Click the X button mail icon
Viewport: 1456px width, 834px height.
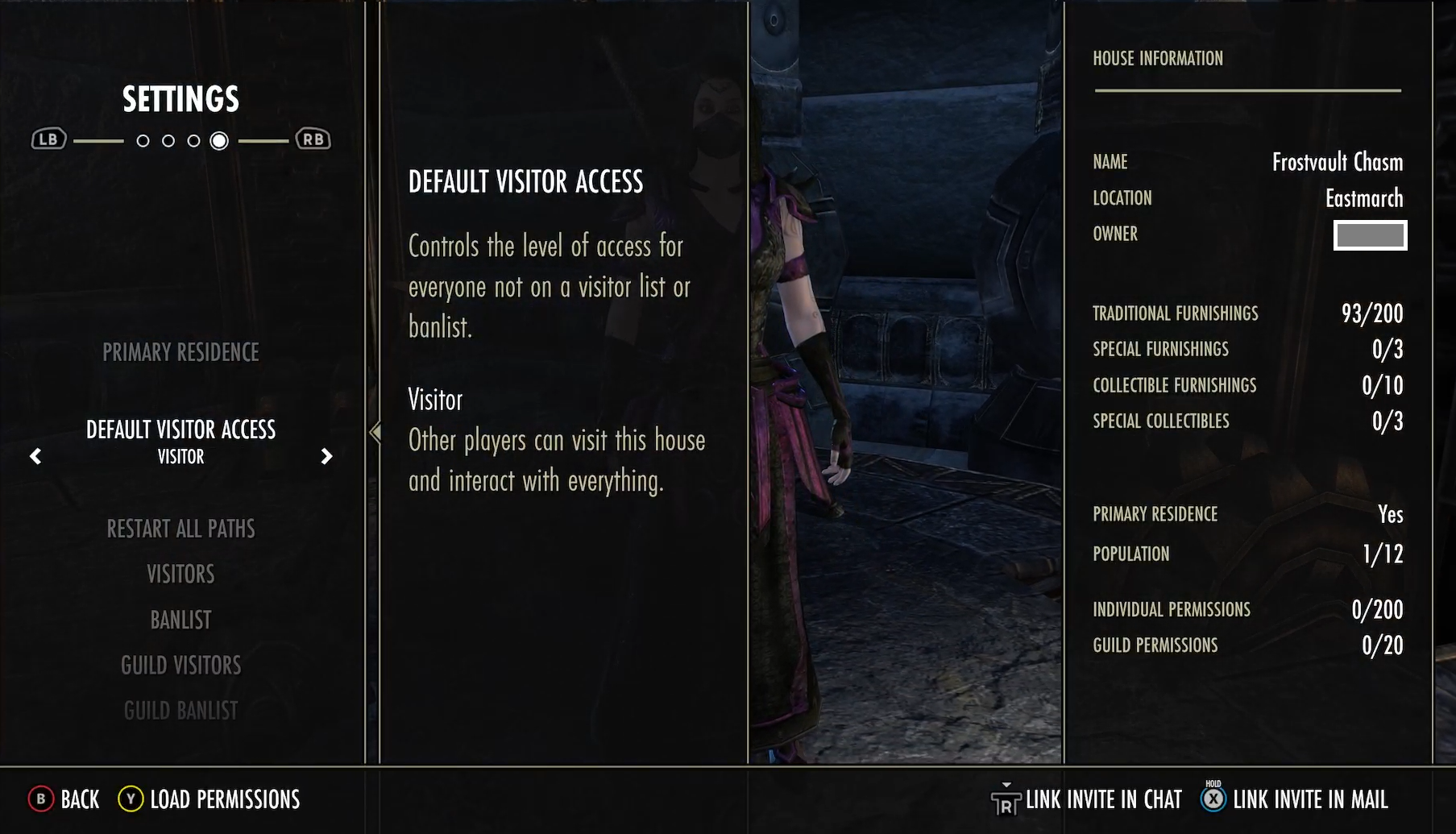pyautogui.click(x=1211, y=799)
